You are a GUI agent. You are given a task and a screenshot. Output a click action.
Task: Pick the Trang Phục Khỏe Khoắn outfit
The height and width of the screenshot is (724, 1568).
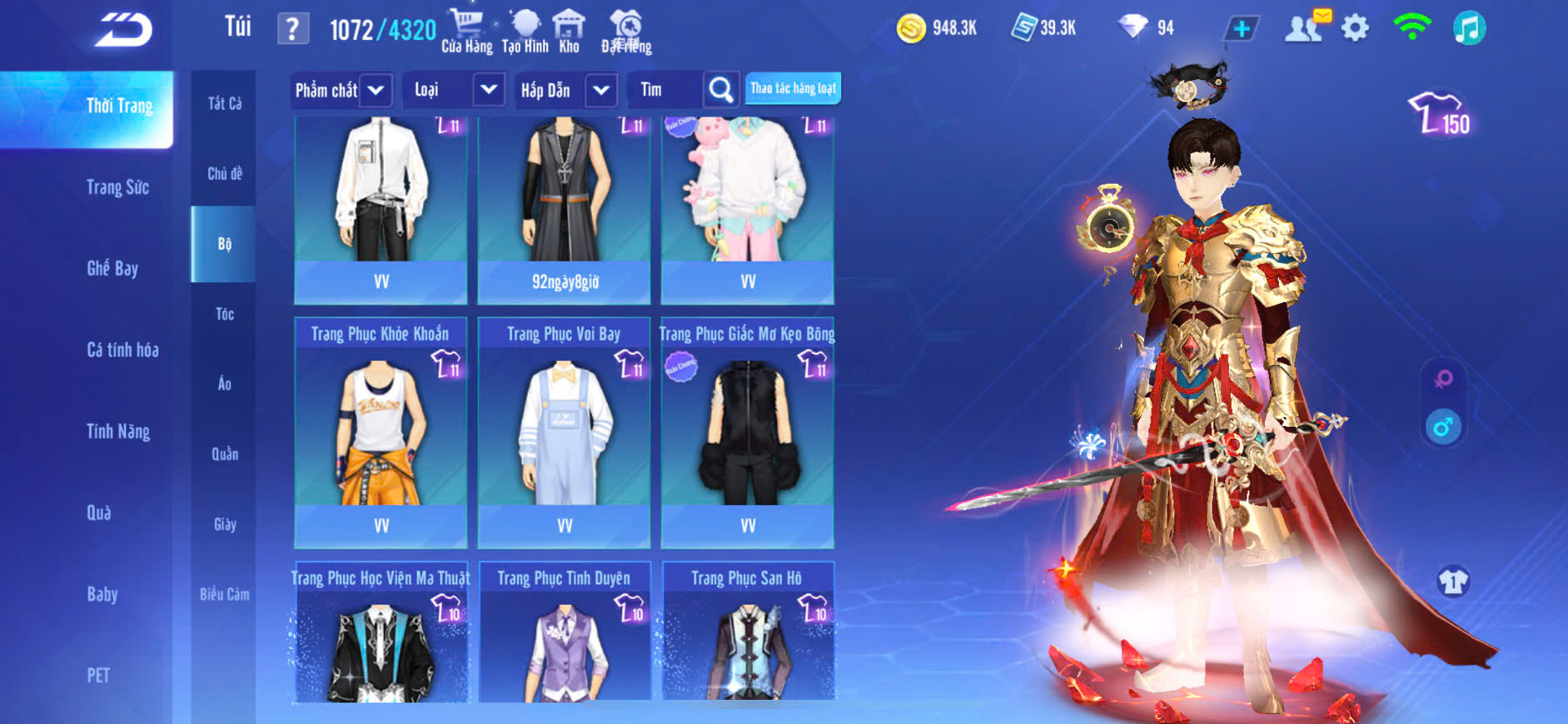click(381, 431)
